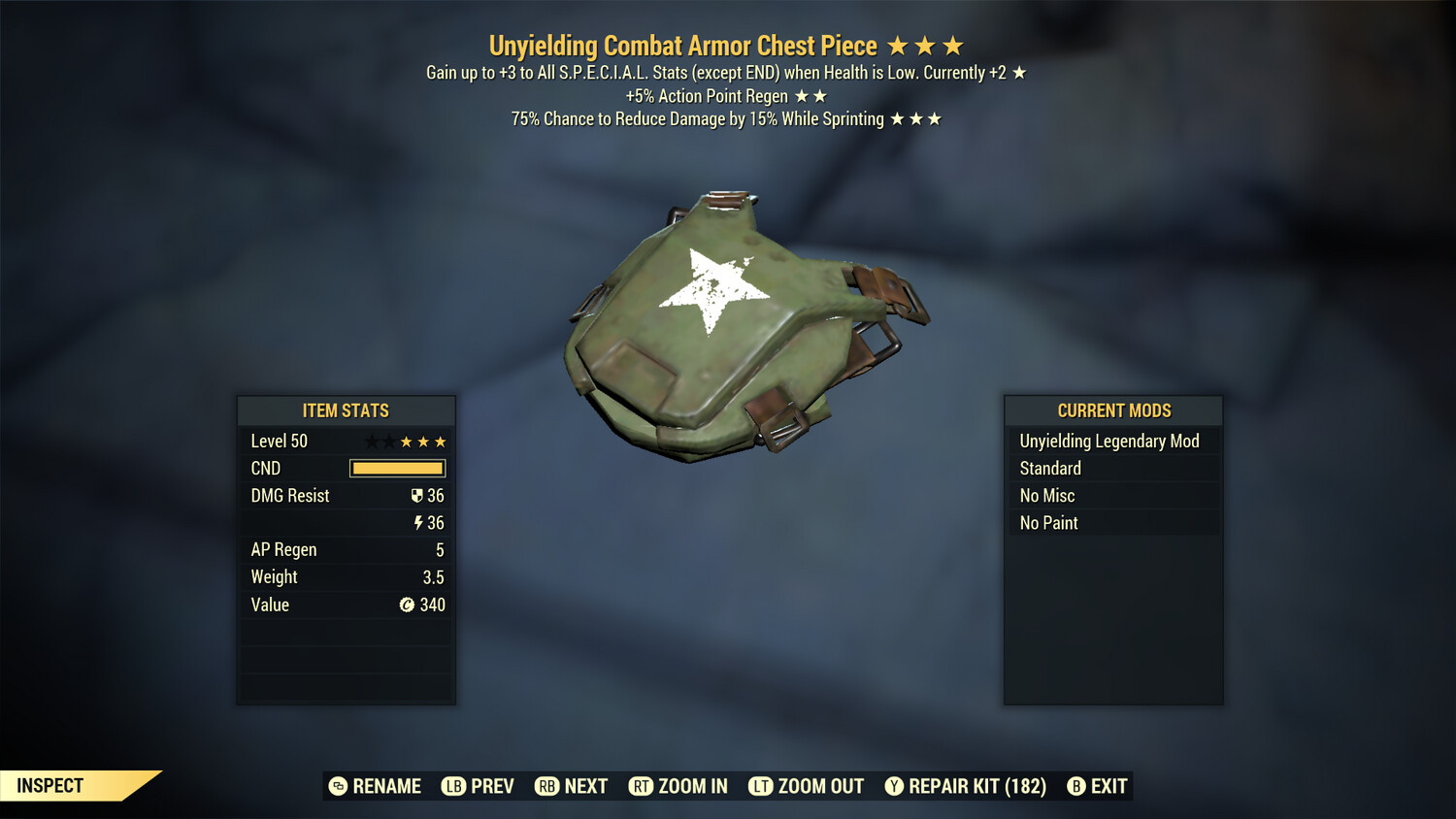Click the CND condition bar
1456x819 pixels.
[397, 468]
